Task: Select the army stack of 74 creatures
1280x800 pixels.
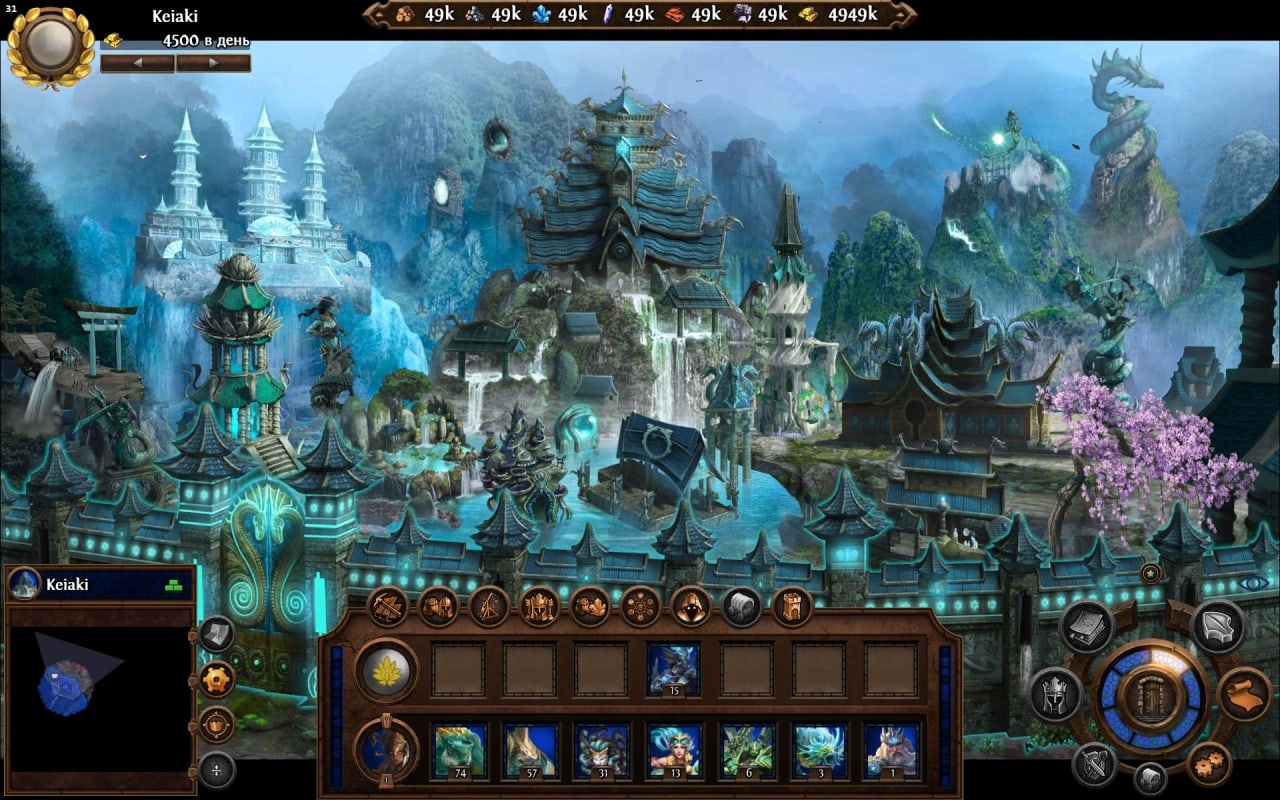Action: click(x=459, y=750)
